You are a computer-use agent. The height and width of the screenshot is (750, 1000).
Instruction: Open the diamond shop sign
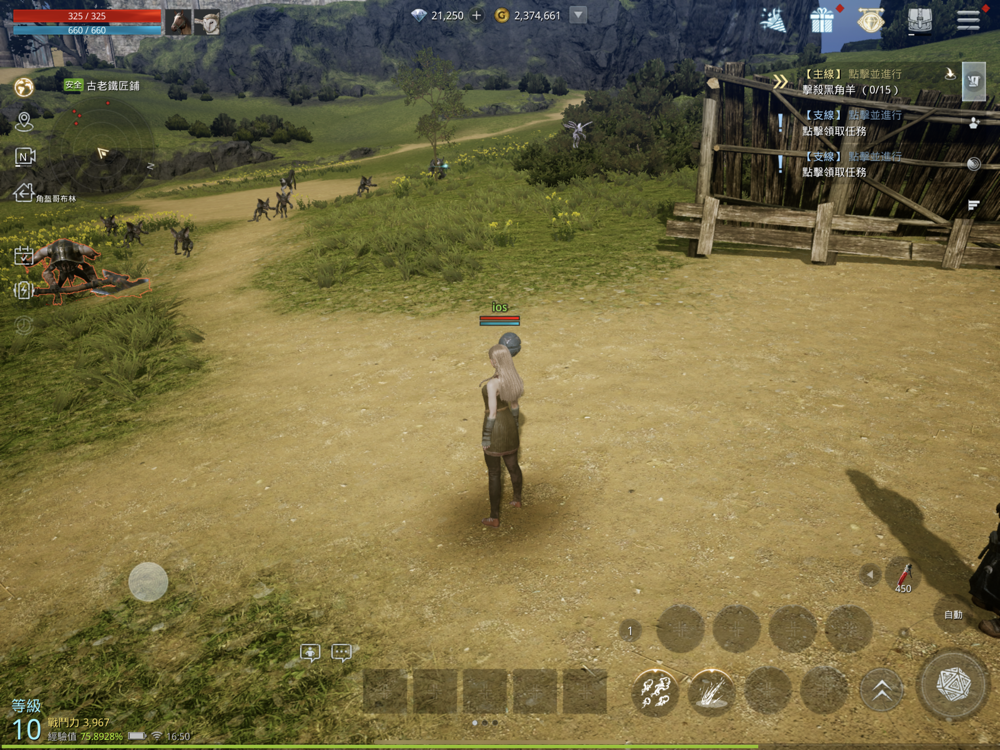coord(871,20)
